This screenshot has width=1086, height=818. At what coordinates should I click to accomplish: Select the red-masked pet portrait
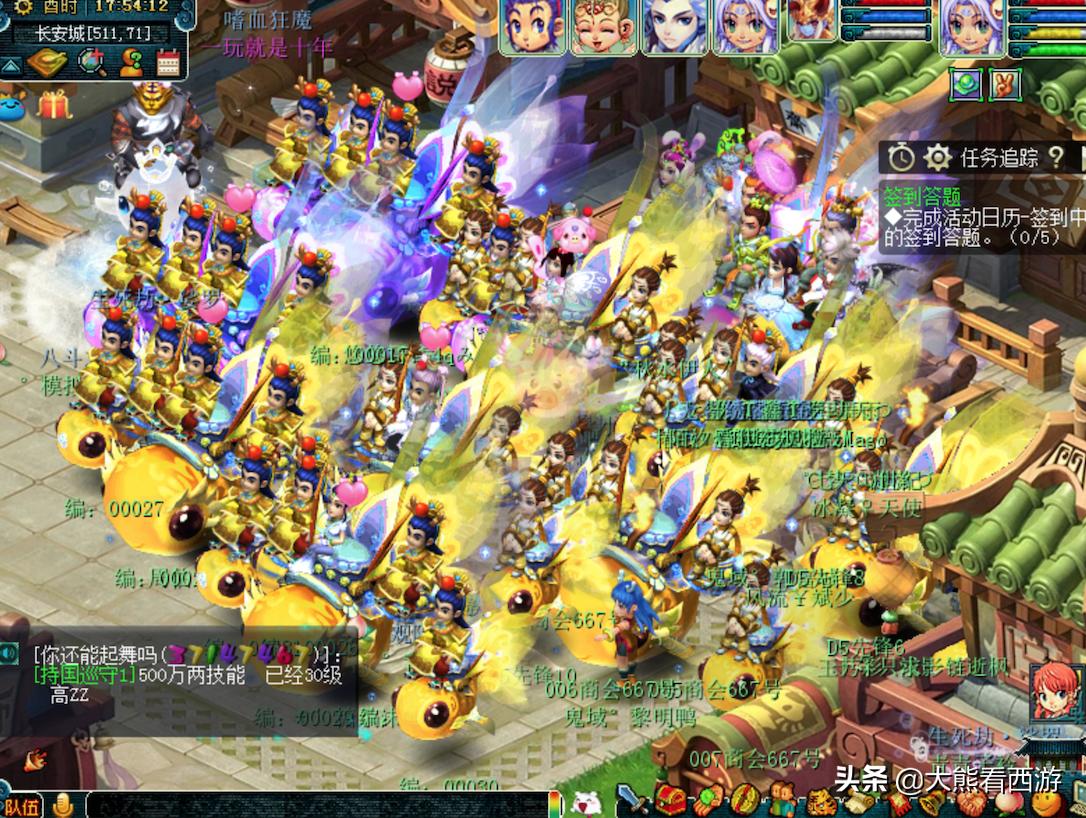[x=811, y=22]
